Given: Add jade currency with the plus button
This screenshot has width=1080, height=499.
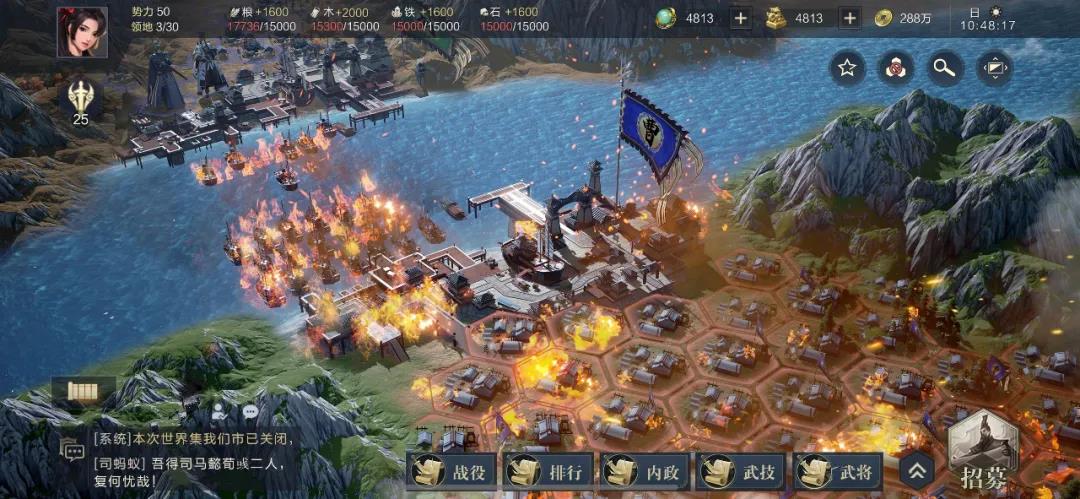Looking at the screenshot, I should click(x=740, y=18).
